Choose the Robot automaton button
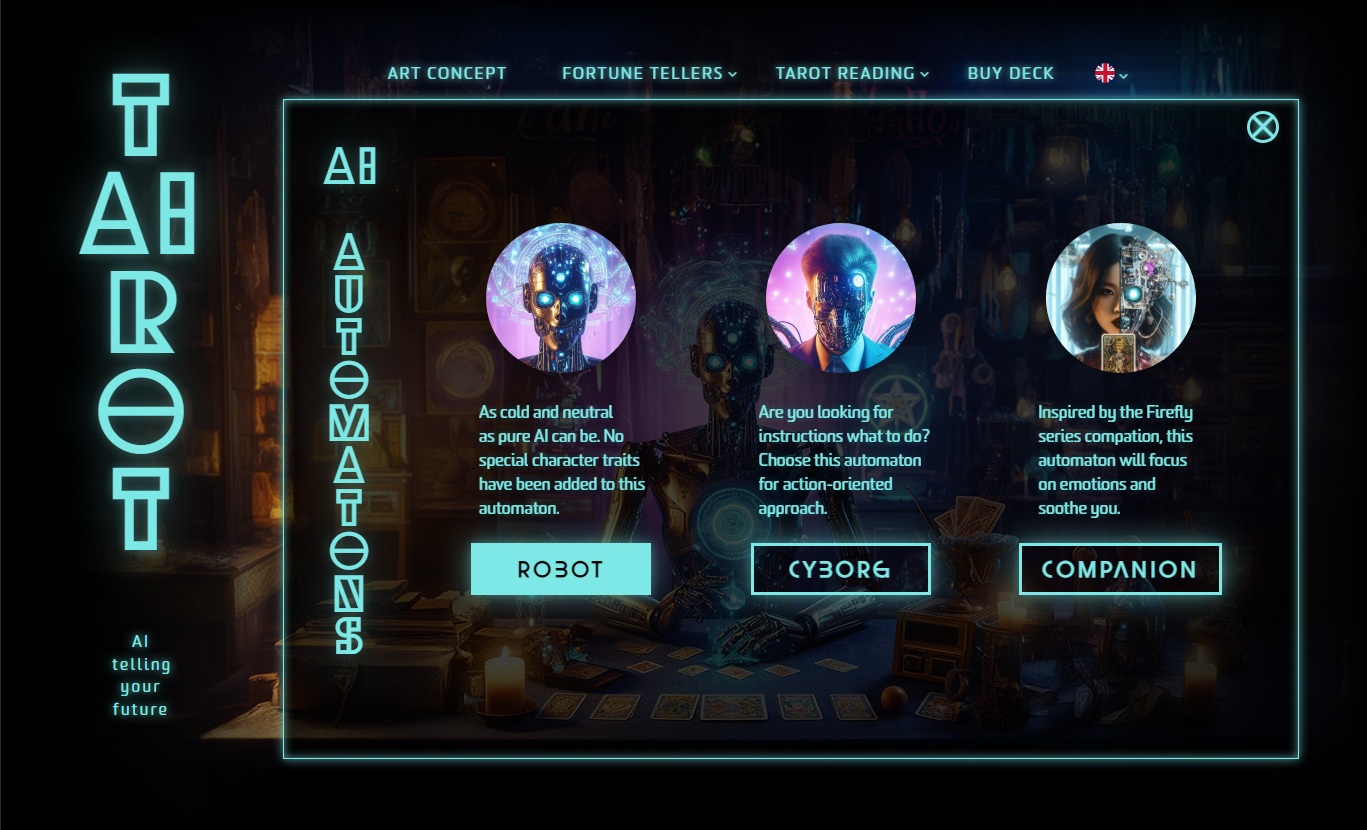The width and height of the screenshot is (1367, 830). point(560,569)
